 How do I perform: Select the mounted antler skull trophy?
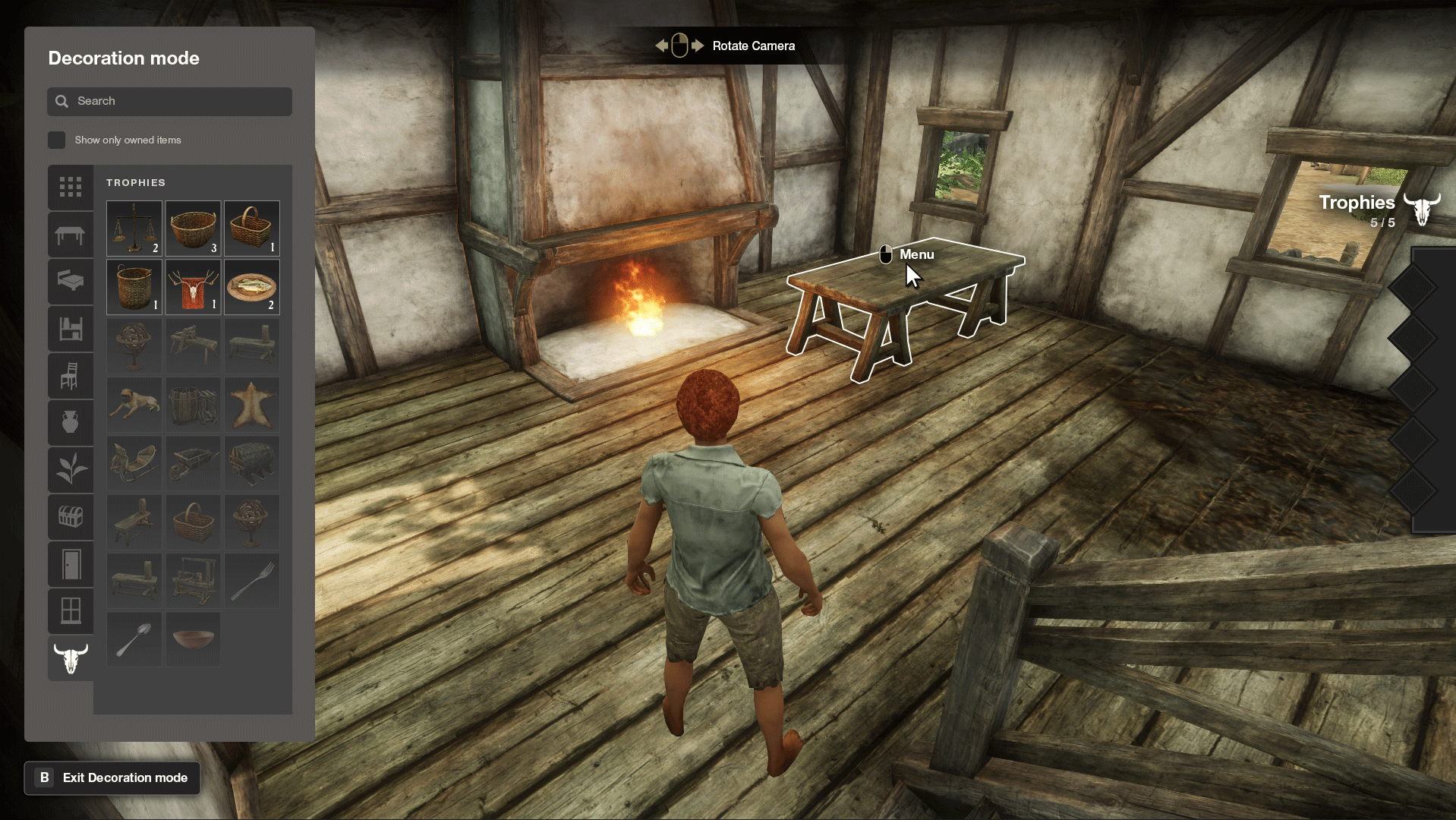pyautogui.click(x=193, y=287)
